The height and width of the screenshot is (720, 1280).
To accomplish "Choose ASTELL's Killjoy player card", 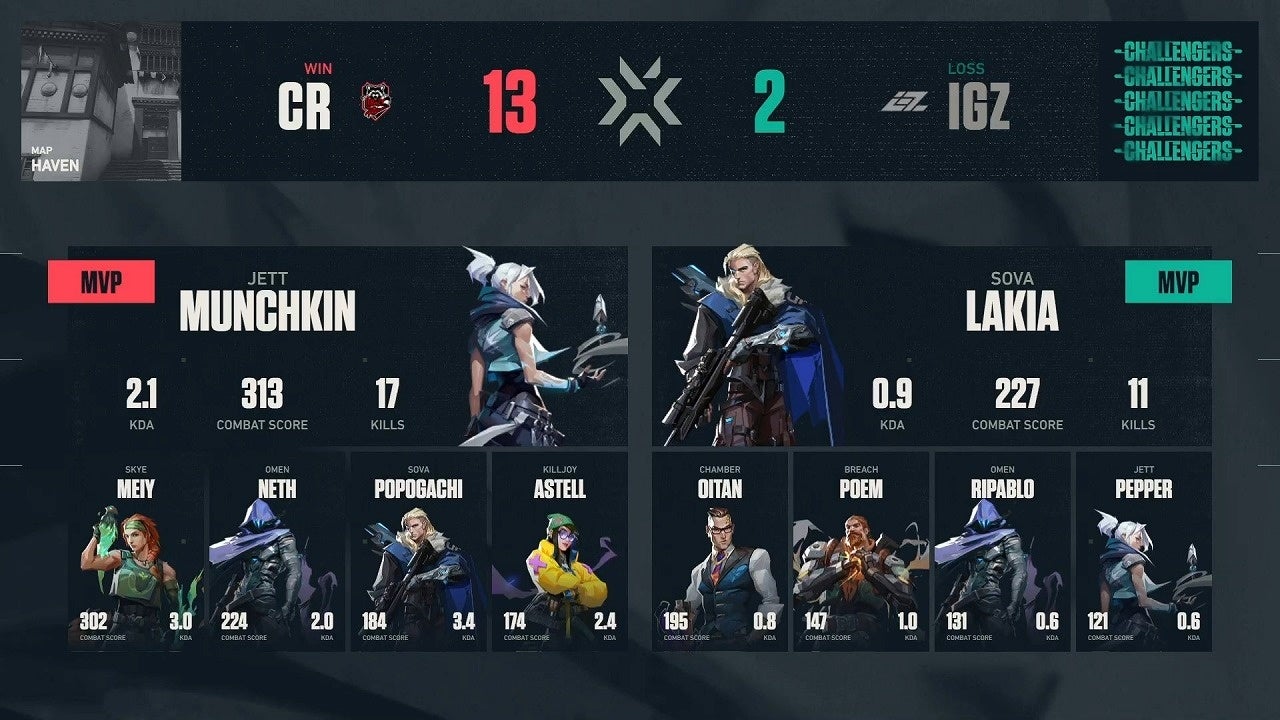I will click(x=560, y=552).
